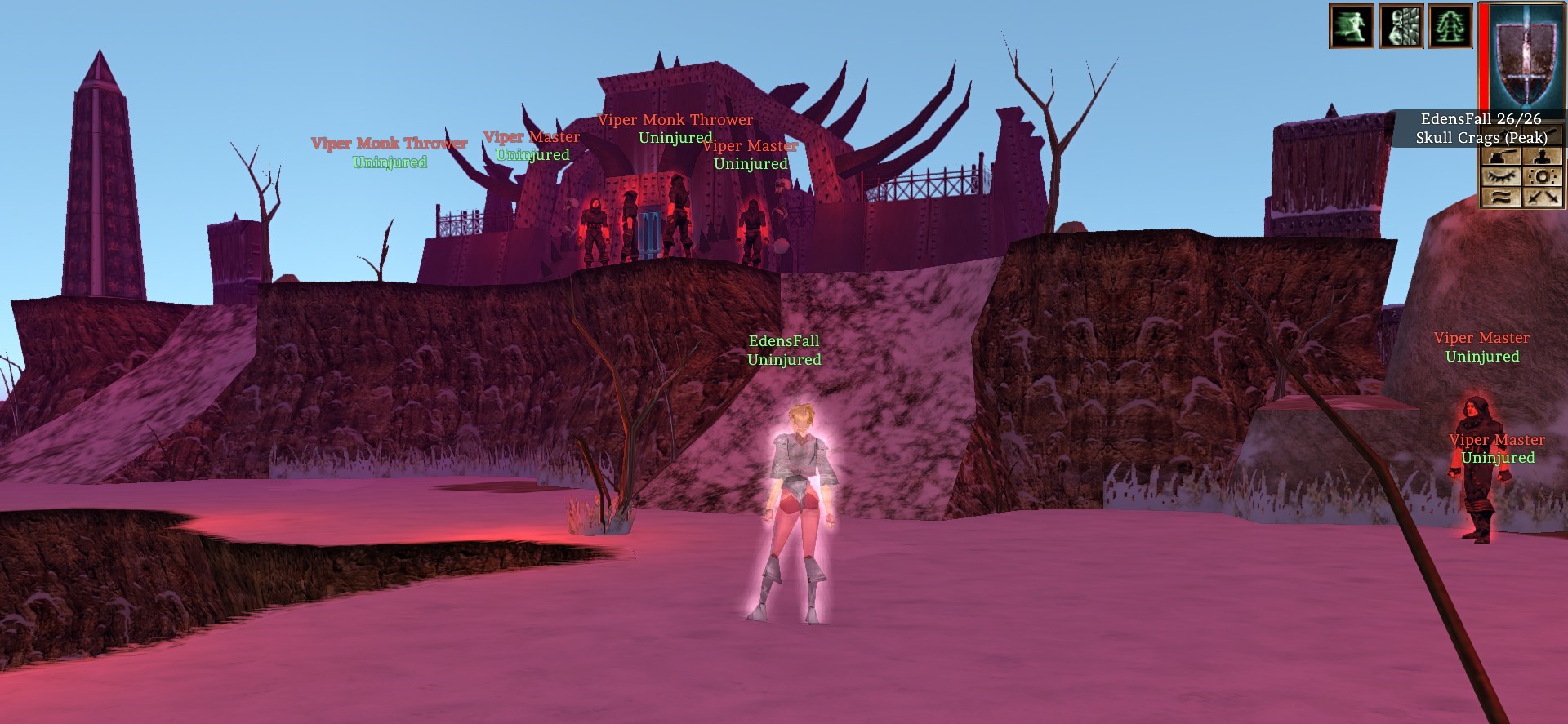Open the character silhouette button
Screen dimensions: 1568x724
click(1543, 156)
